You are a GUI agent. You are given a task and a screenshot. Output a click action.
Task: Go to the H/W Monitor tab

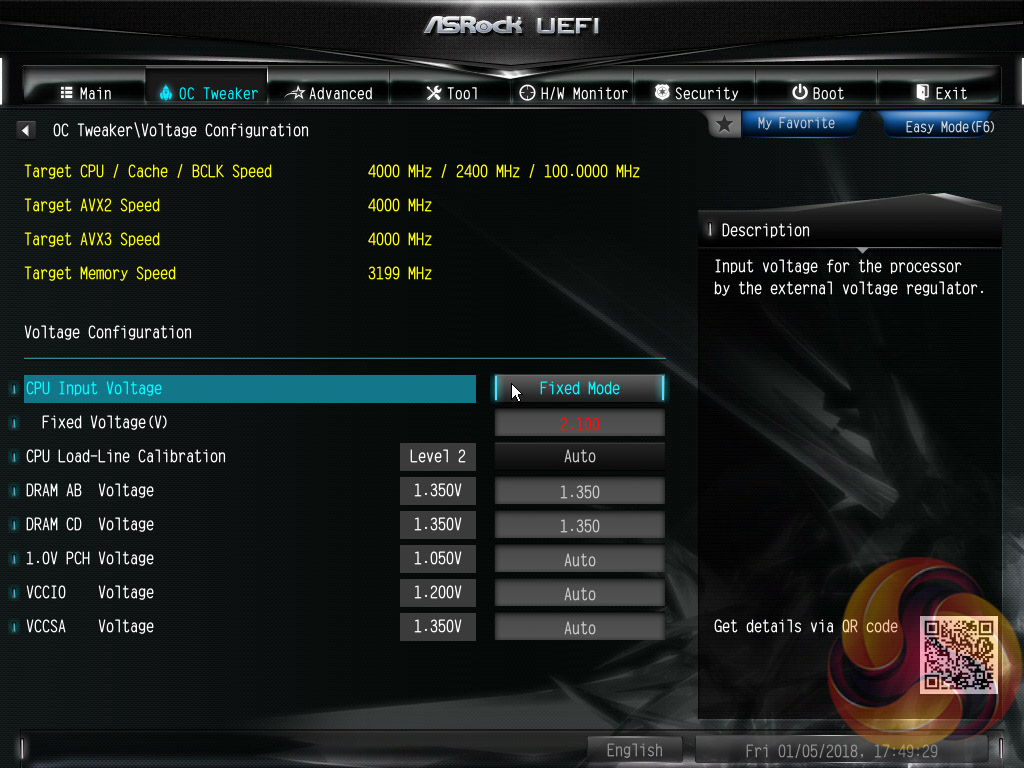pos(574,93)
